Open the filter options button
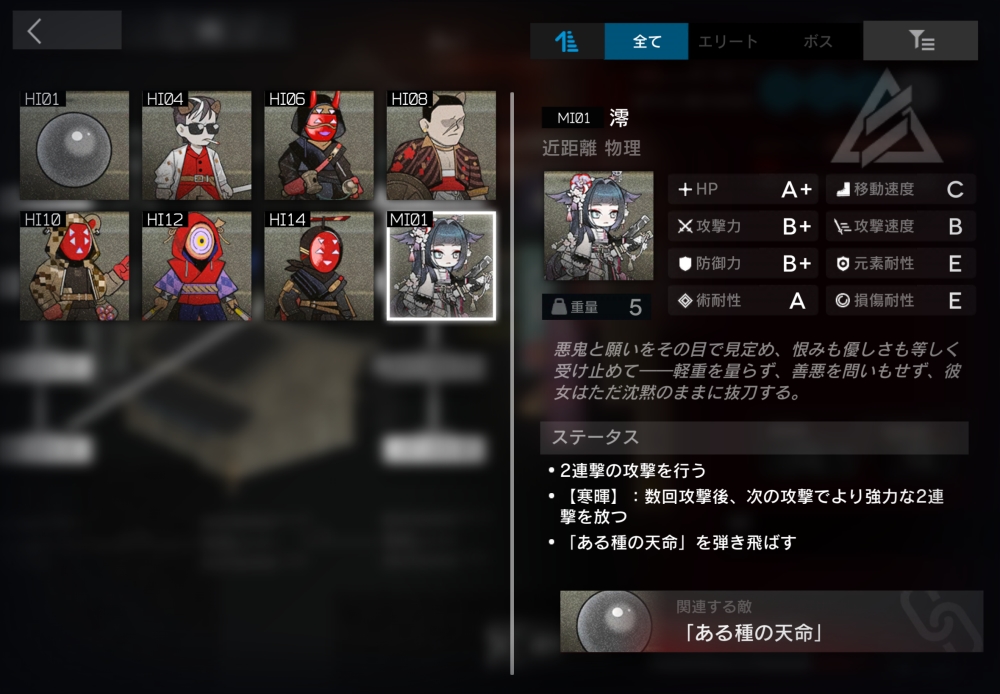The image size is (1000, 694). (x=920, y=41)
